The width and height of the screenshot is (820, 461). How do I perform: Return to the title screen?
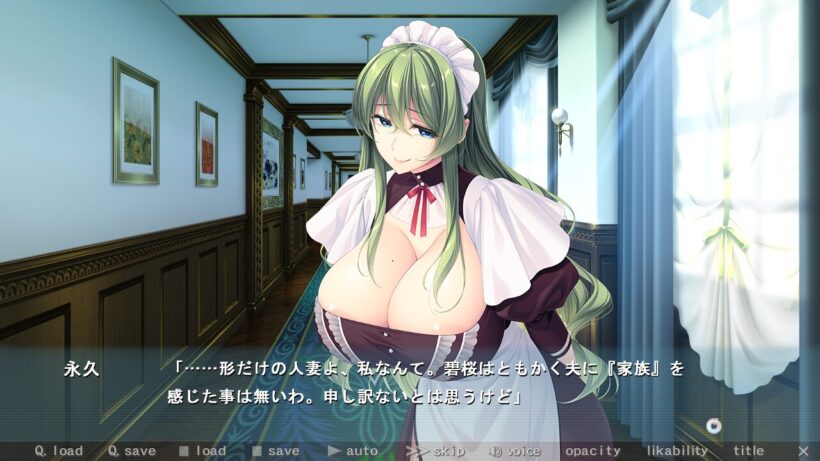pos(749,451)
